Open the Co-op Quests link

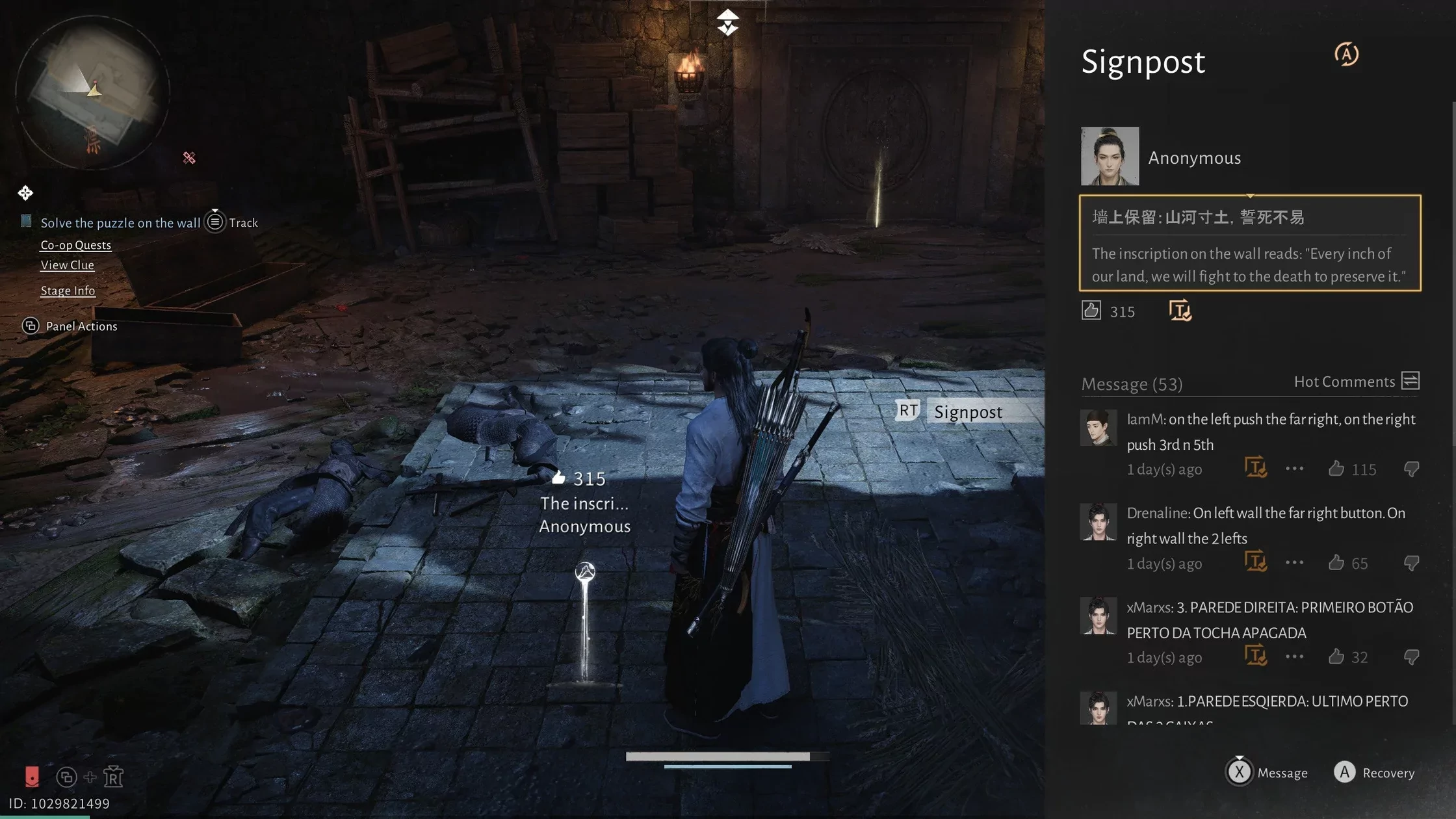click(x=75, y=245)
